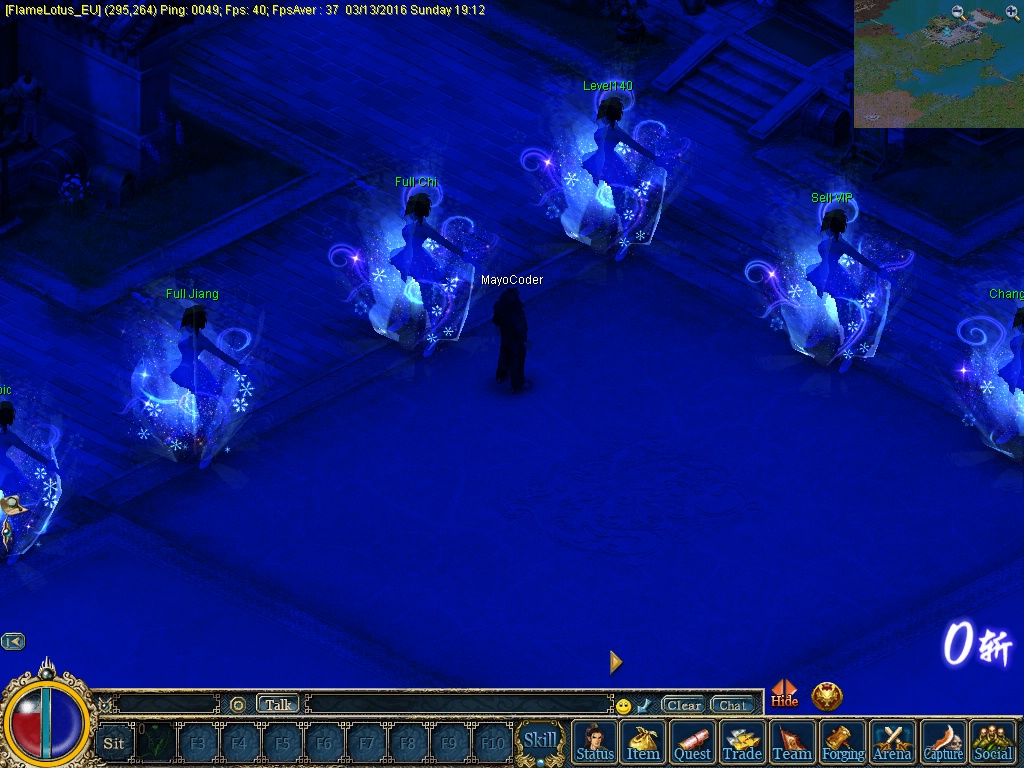Open the Chat log window

click(733, 705)
